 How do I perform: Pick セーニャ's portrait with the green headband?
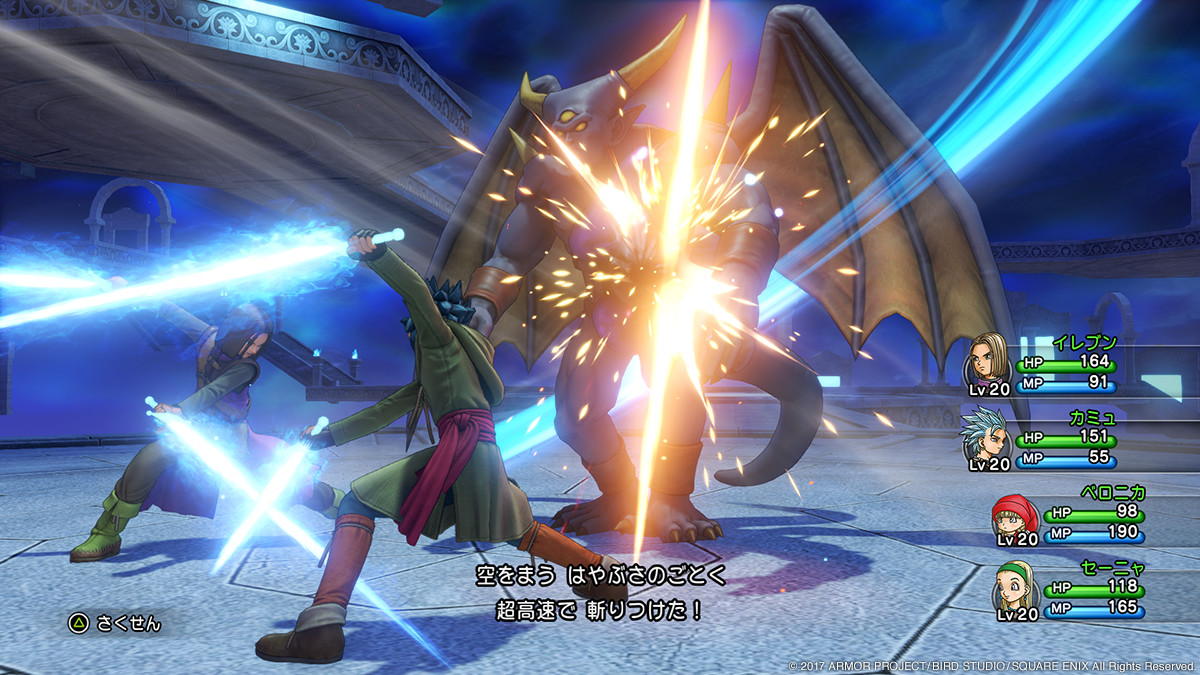pos(1012,590)
